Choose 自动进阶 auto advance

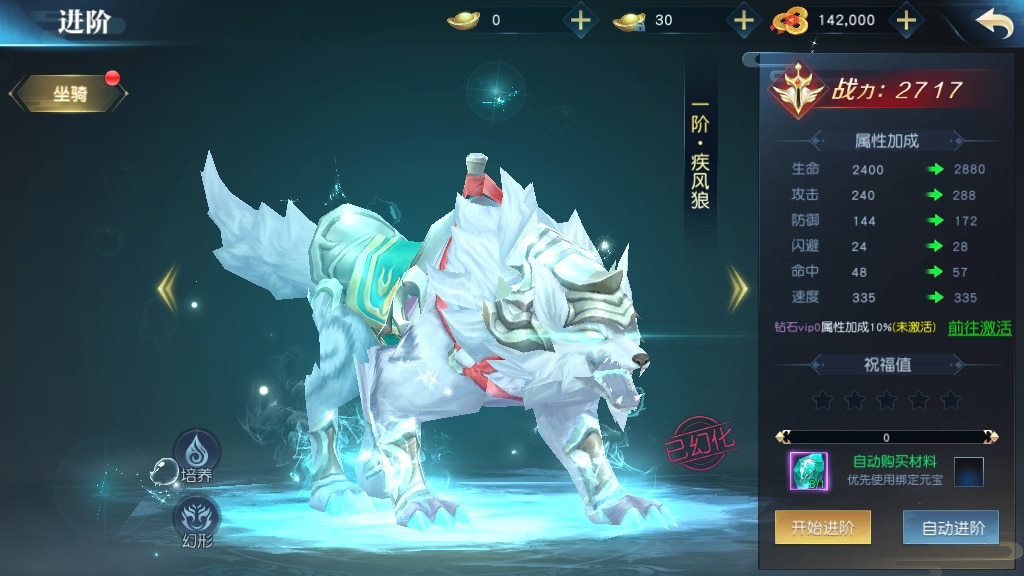(x=950, y=528)
